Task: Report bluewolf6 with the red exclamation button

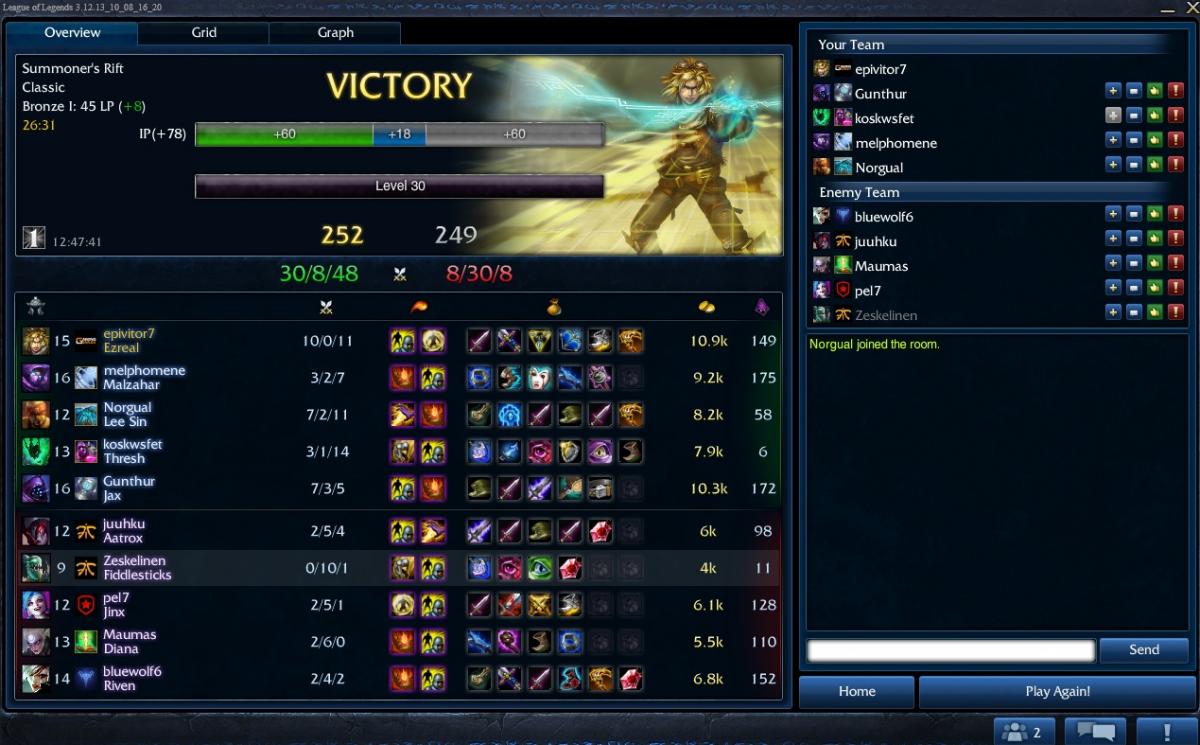Action: point(1176,216)
